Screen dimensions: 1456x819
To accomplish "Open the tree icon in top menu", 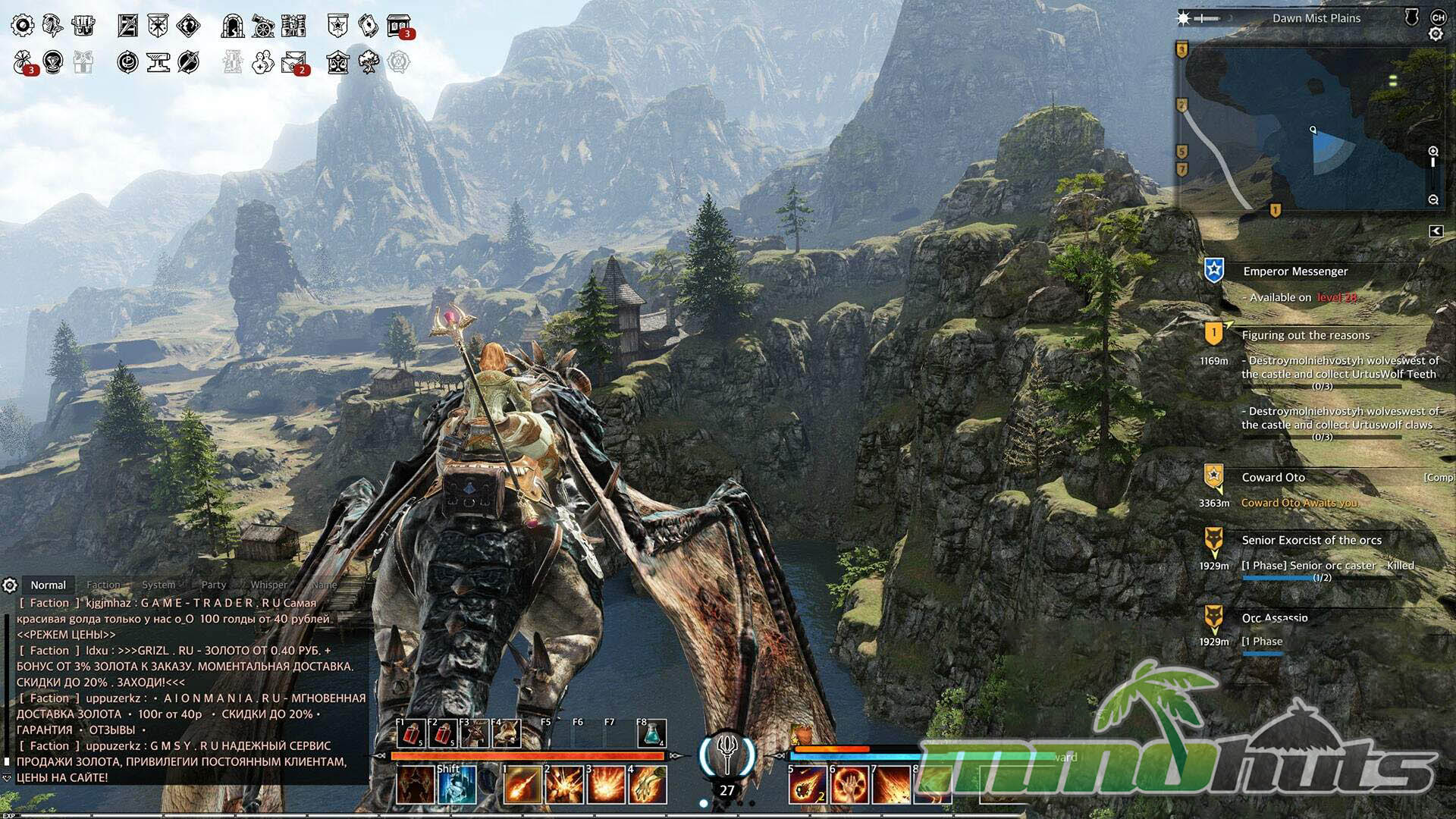I will 369,62.
